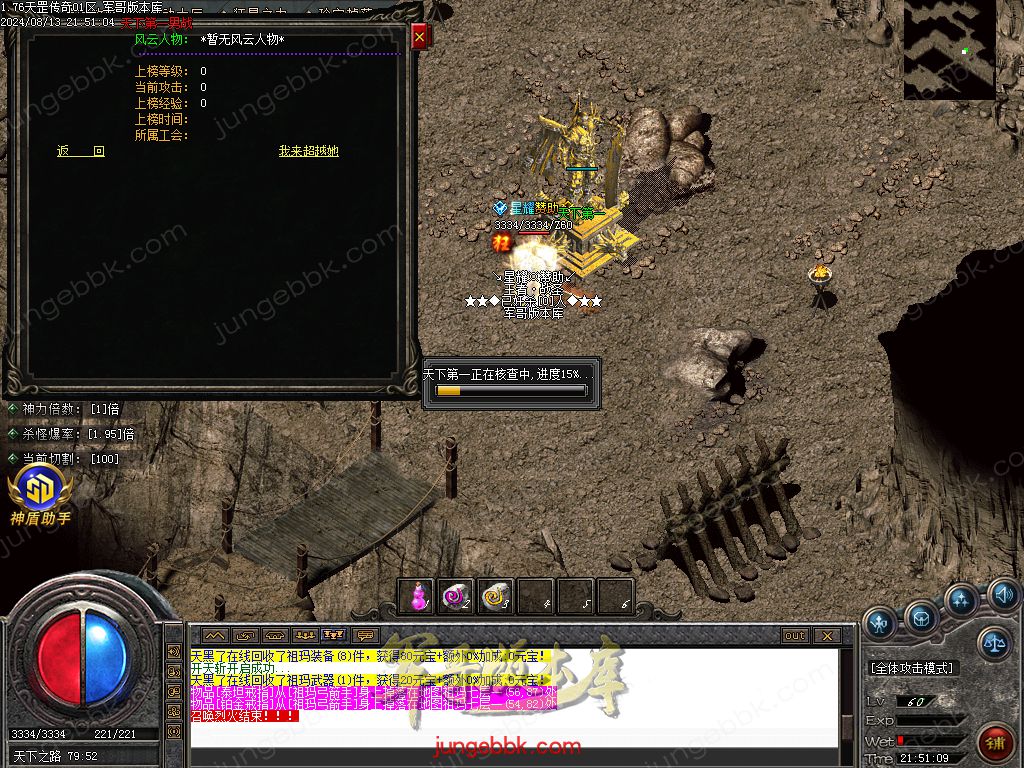This screenshot has width=1024, height=768.
Task: Select the 我来超越她 challenge link
Action: (308, 151)
